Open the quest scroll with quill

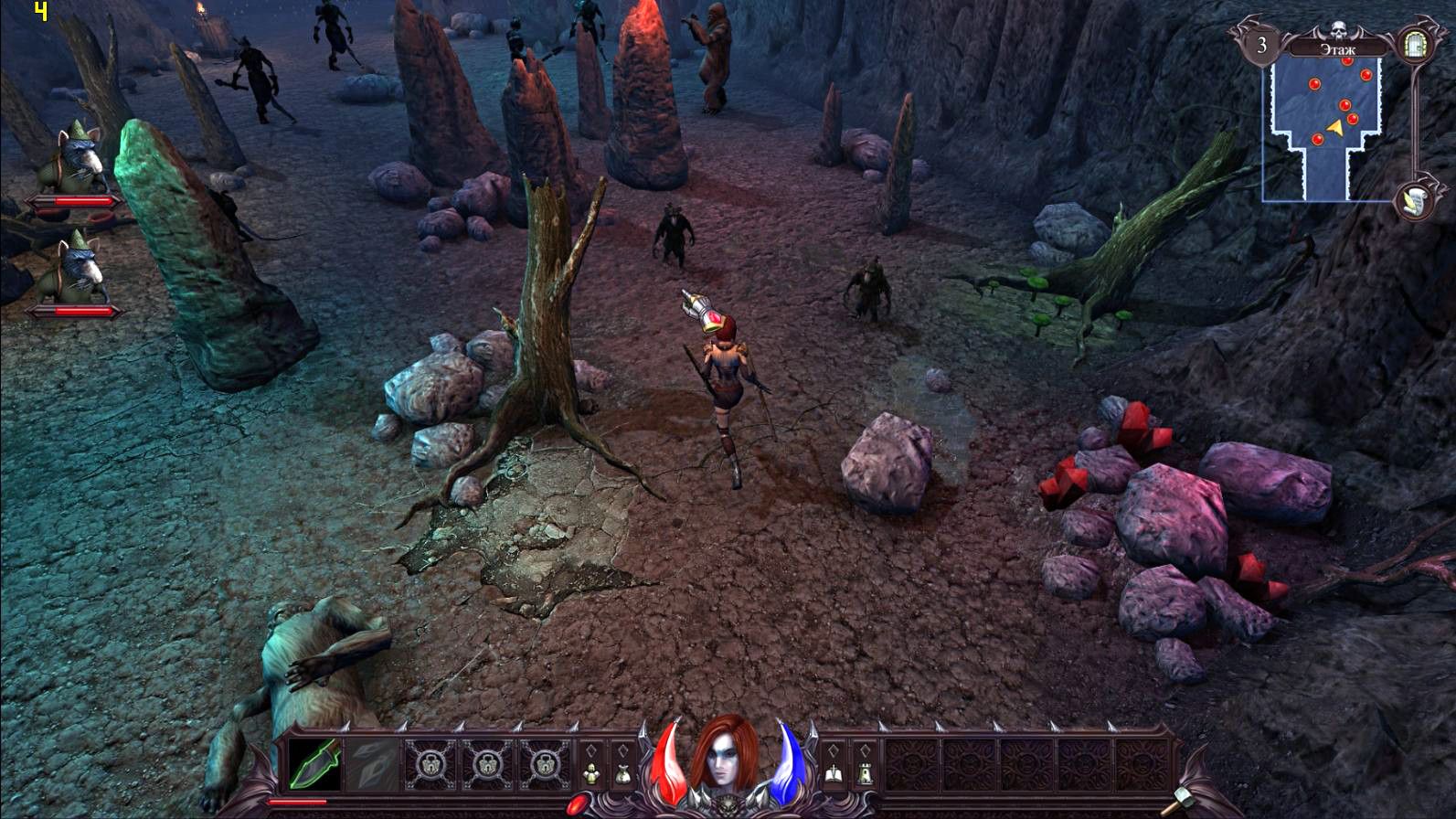[x=1413, y=200]
